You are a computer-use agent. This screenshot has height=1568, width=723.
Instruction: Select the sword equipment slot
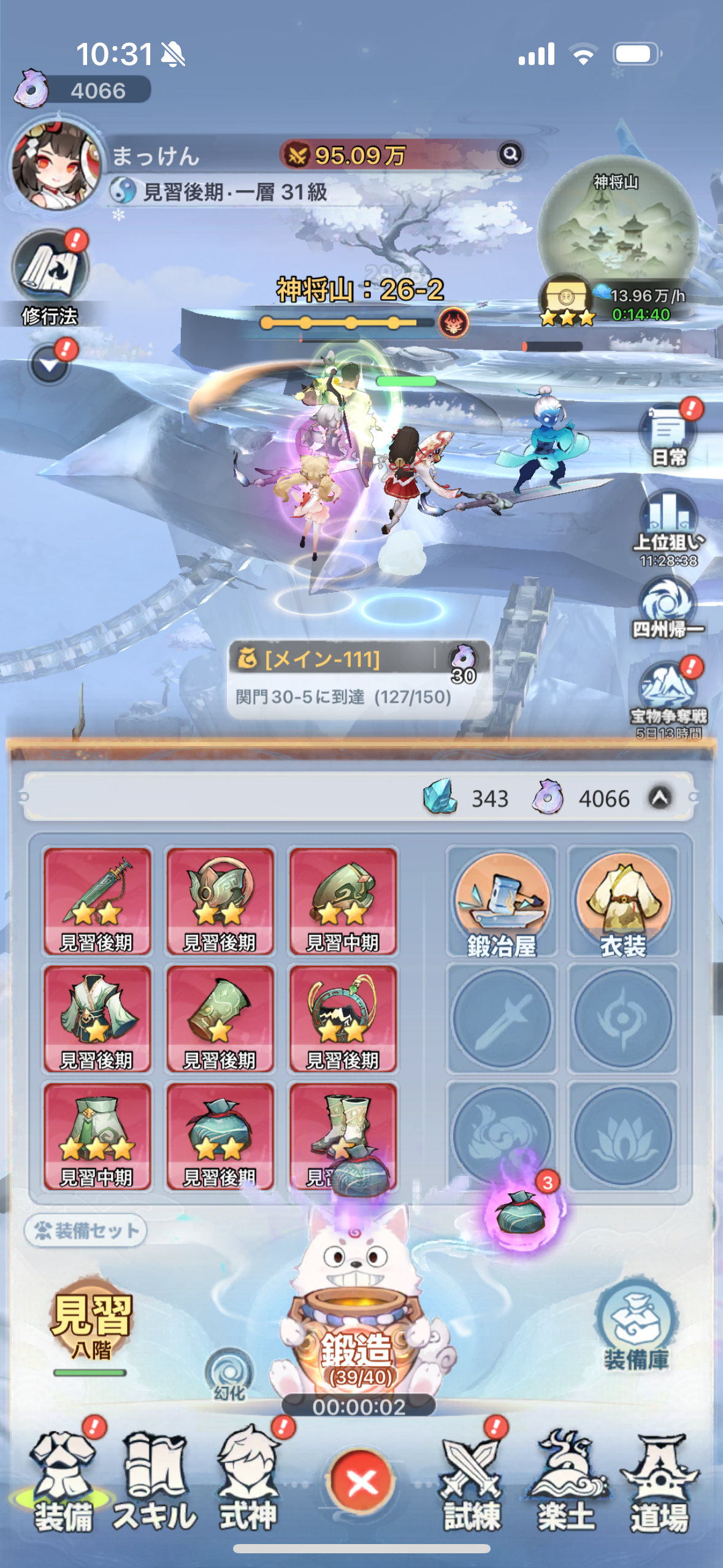click(x=97, y=901)
